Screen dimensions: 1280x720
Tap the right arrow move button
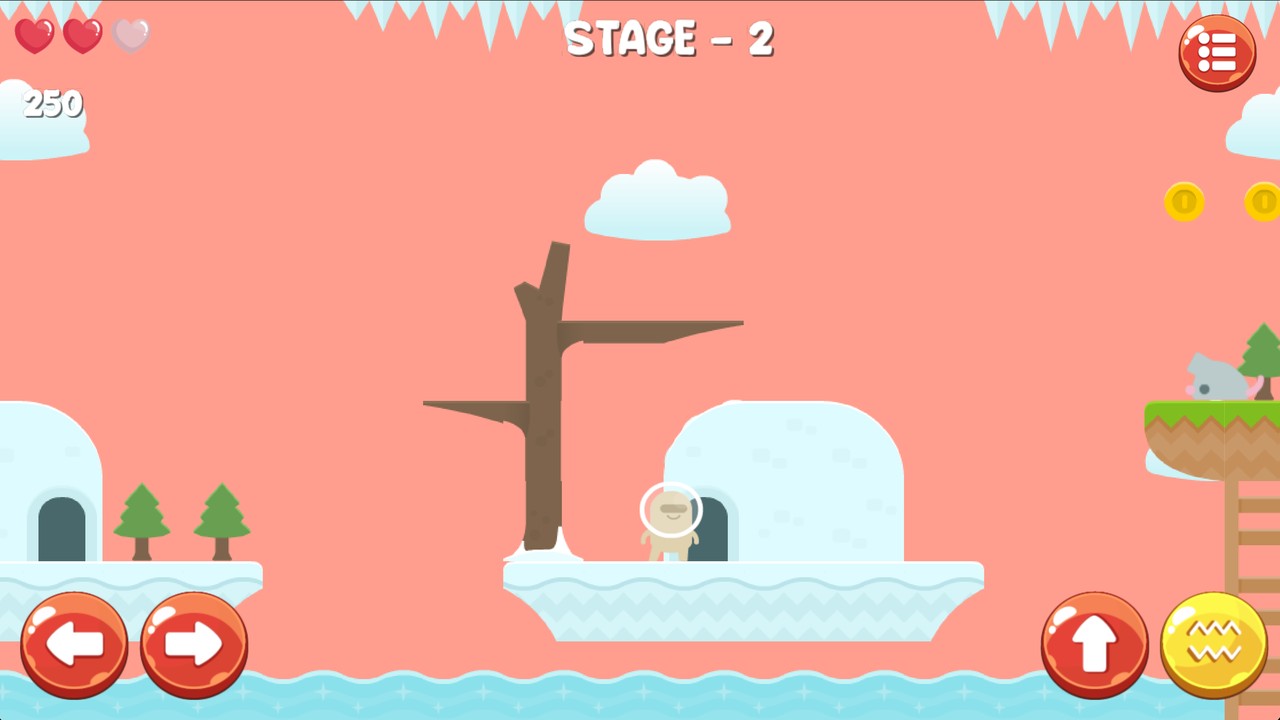(x=194, y=645)
